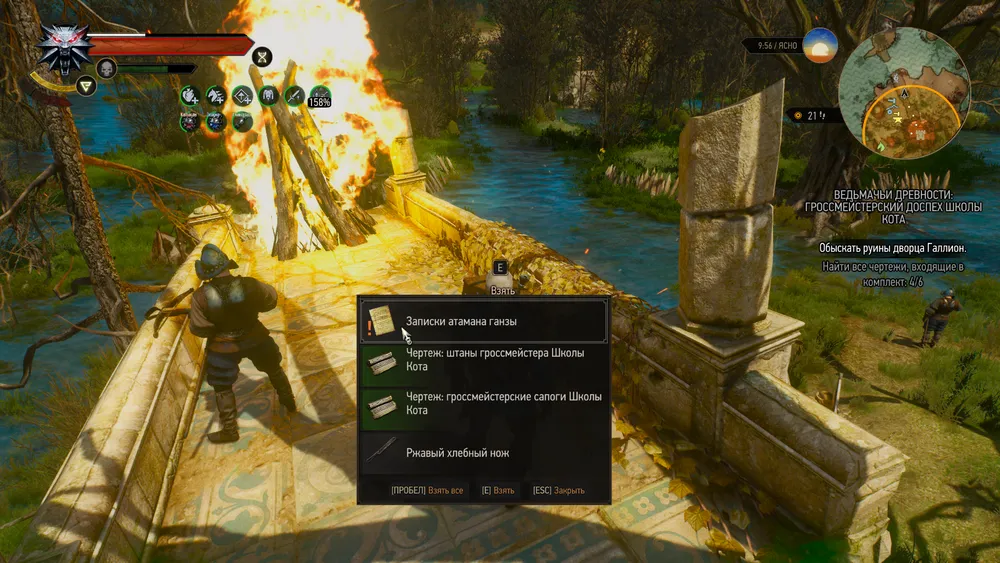Click the buff icon showing 158%
This screenshot has width=1000, height=563.
320,96
